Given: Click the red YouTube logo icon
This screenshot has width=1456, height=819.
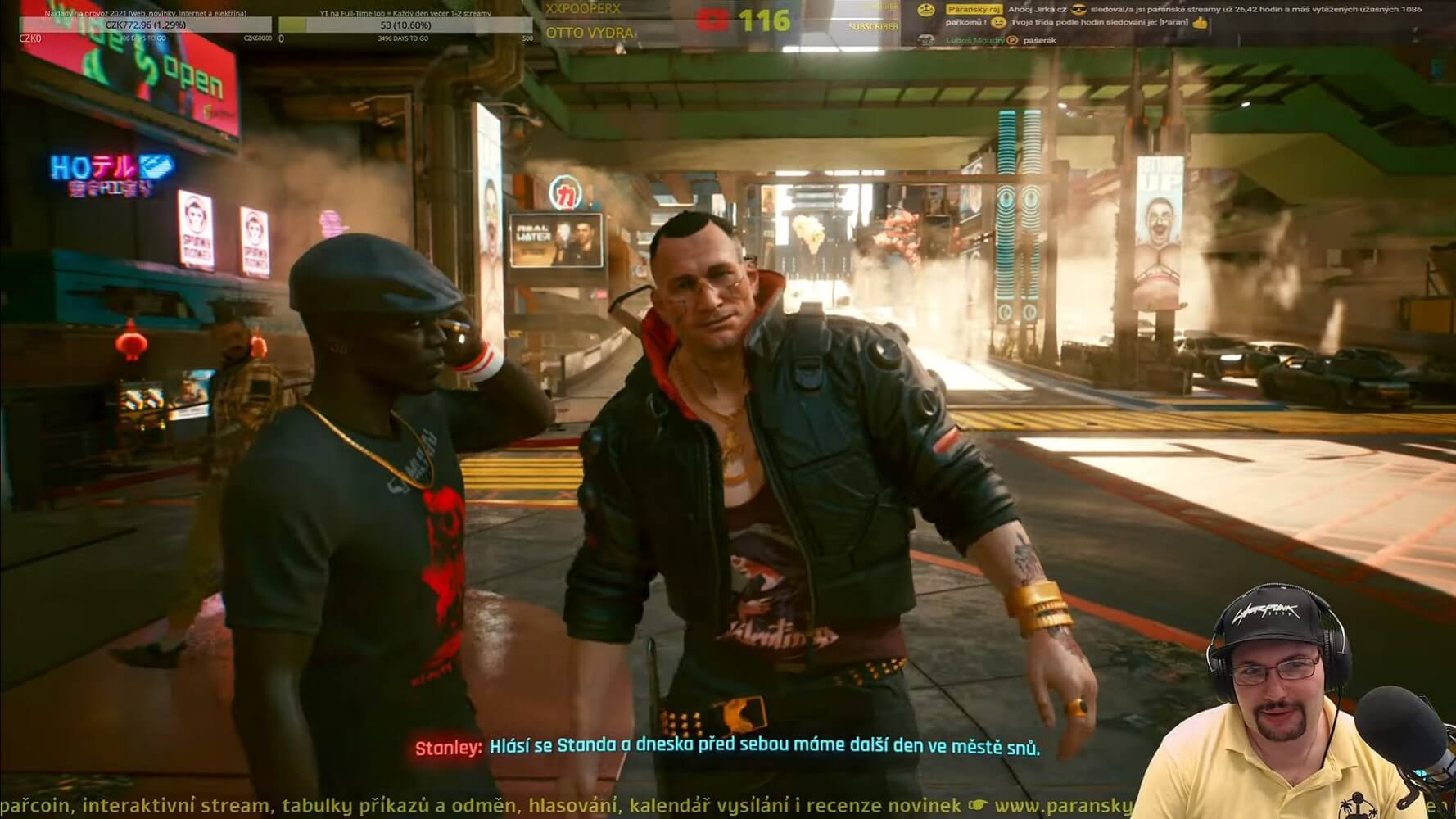Looking at the screenshot, I should pyautogui.click(x=712, y=20).
